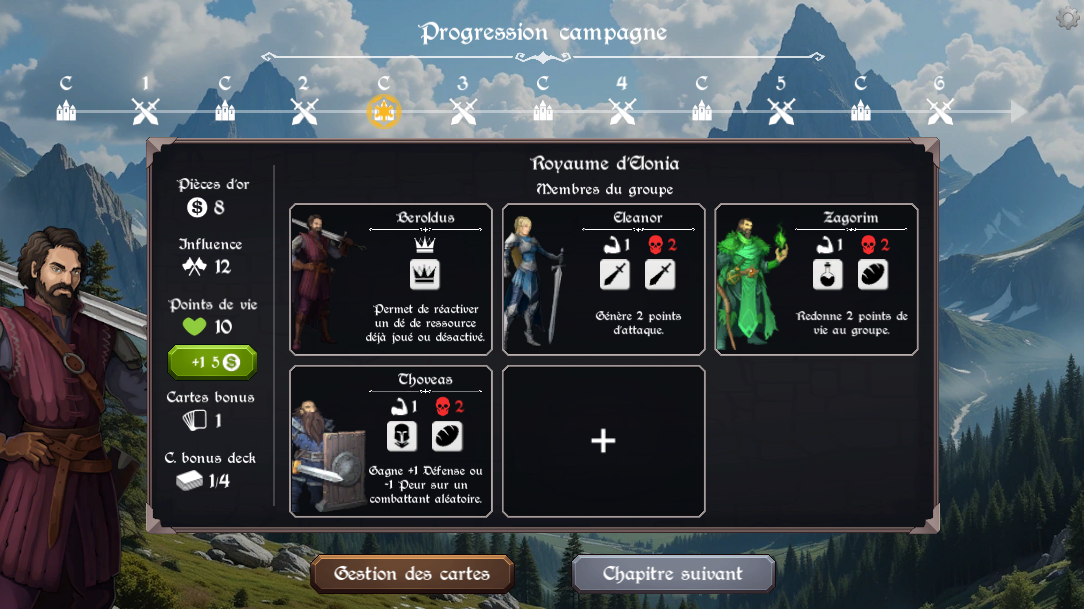Select the Thoveas group member card
The image size is (1084, 609).
[391, 441]
